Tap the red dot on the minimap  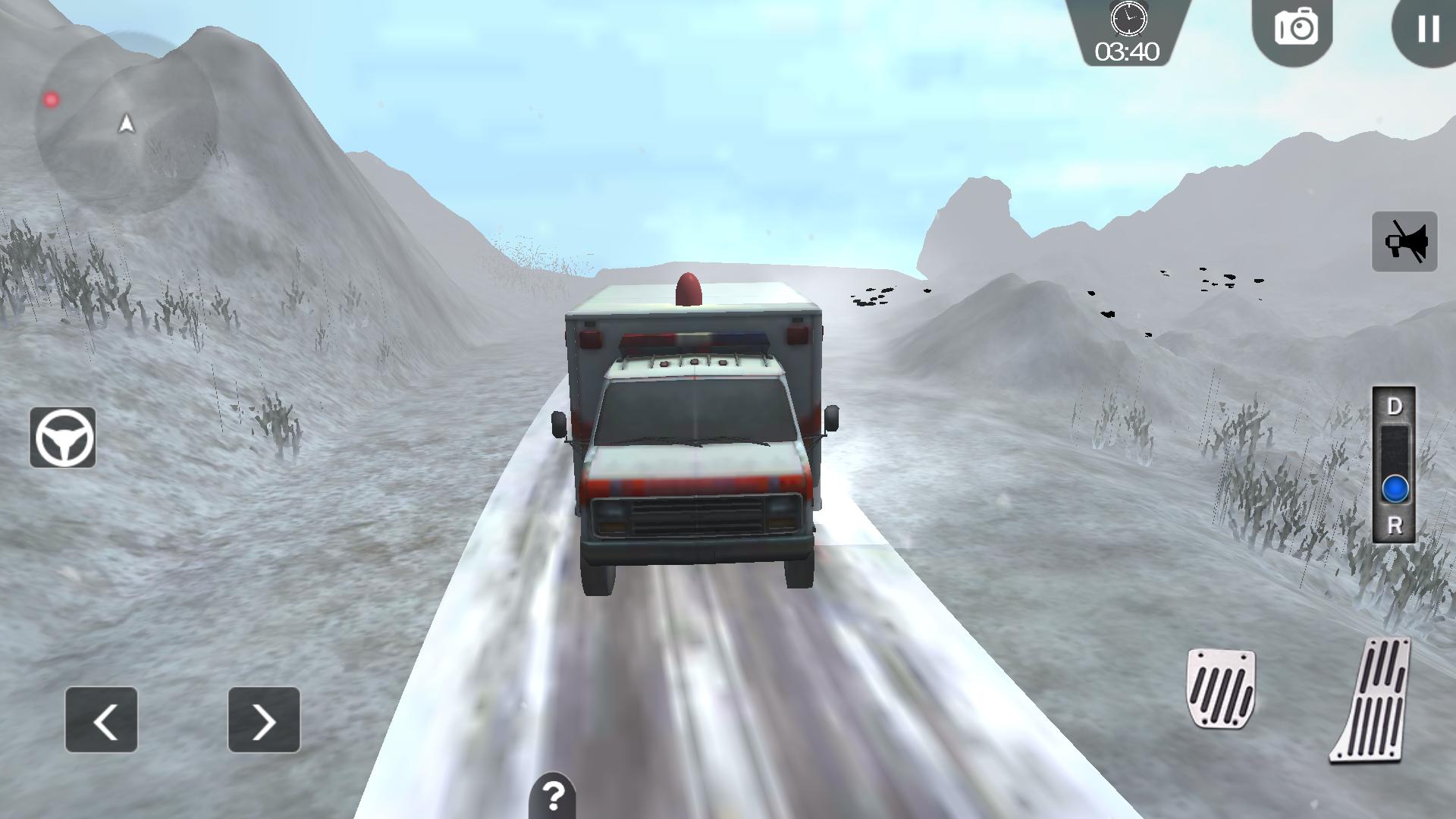50,99
